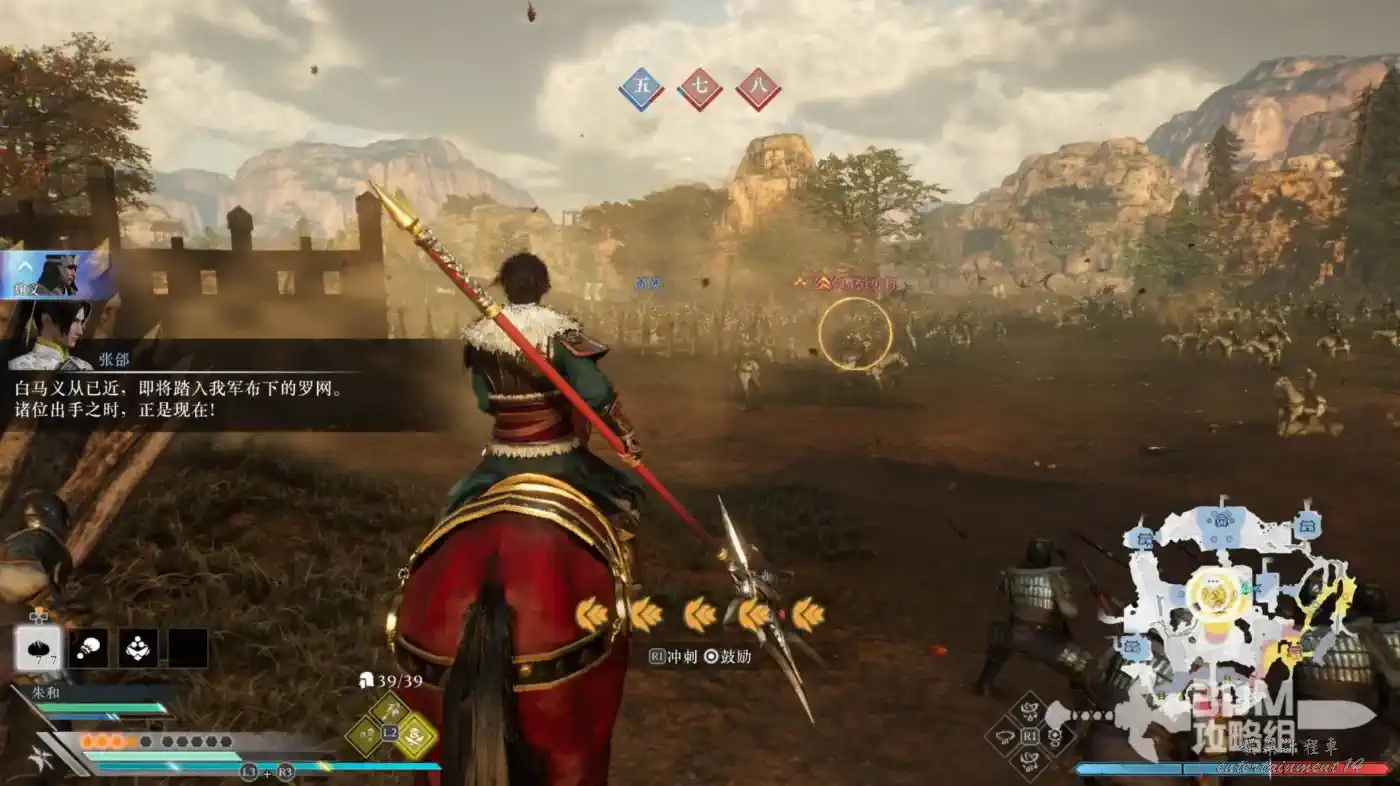Activate the bright yellow tactic diamond
Image resolution: width=1400 pixels, height=786 pixels.
tap(415, 736)
